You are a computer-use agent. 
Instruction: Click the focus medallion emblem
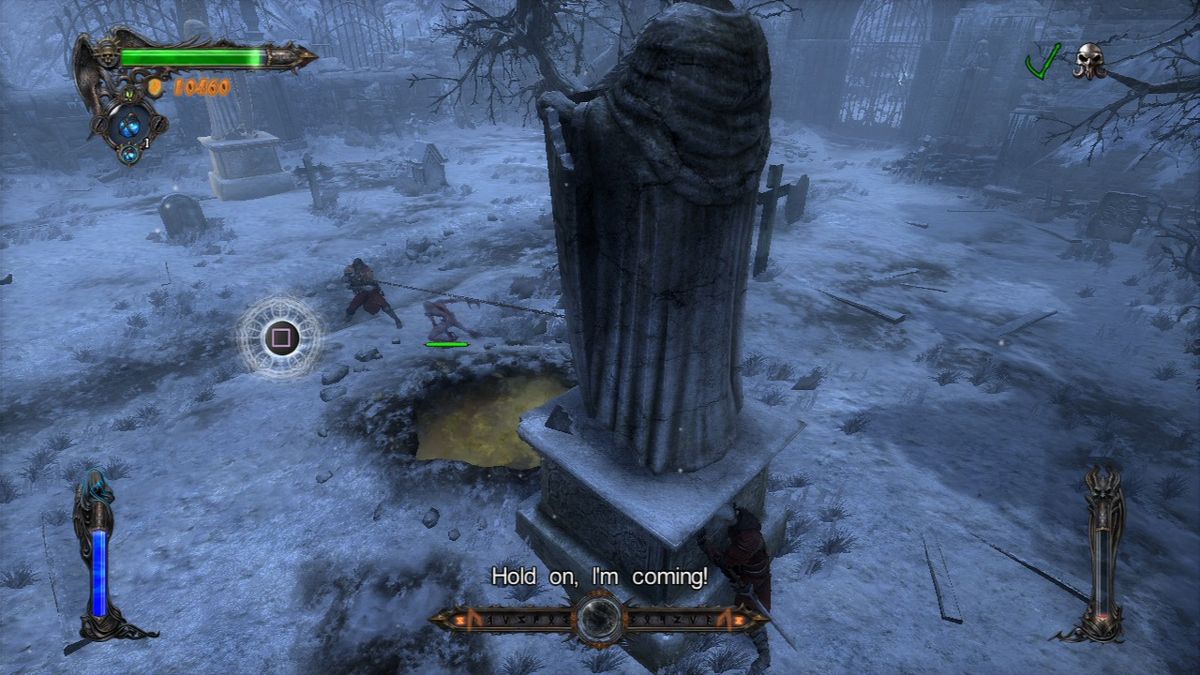click(600, 618)
